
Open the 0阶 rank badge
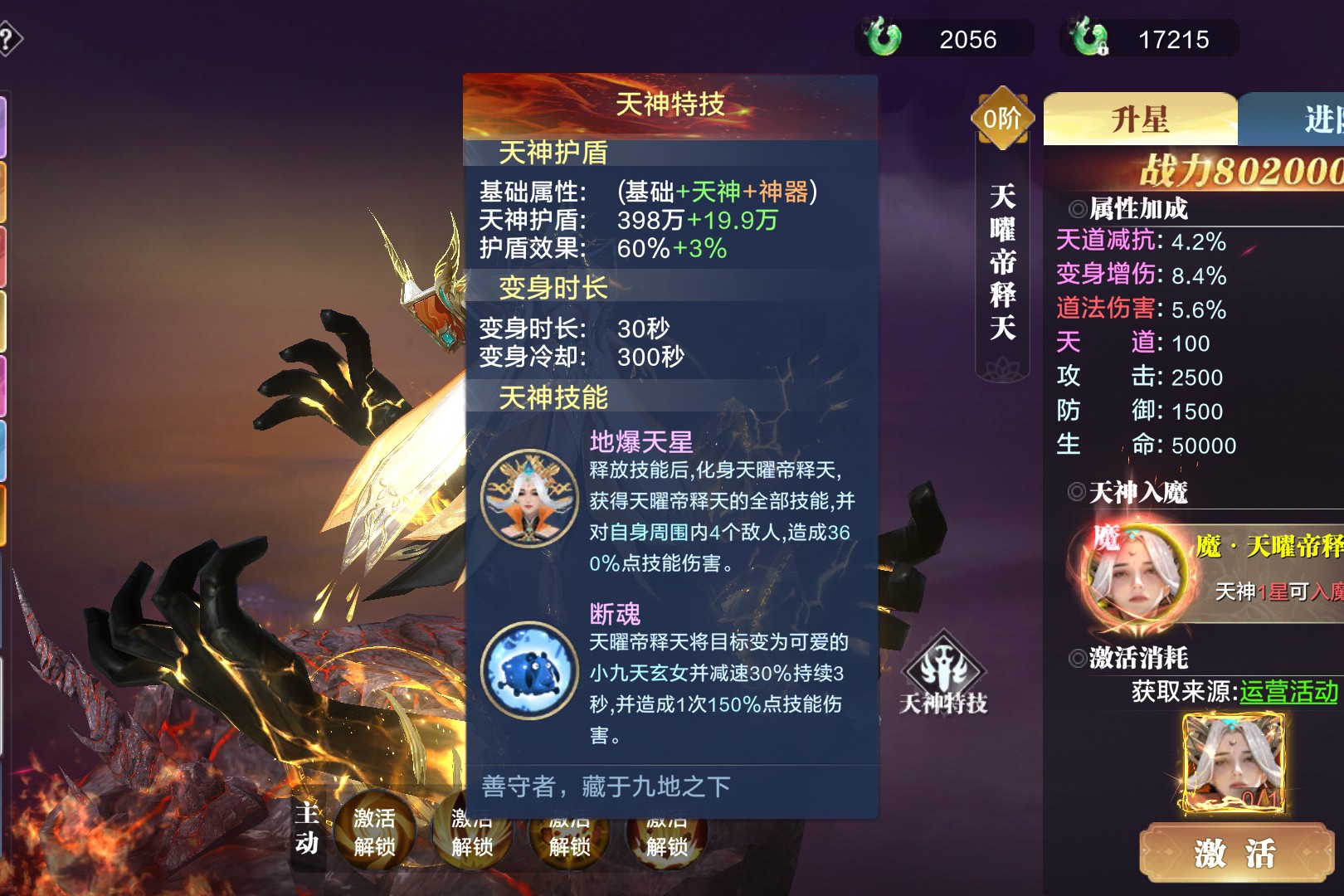pyautogui.click(x=1002, y=119)
